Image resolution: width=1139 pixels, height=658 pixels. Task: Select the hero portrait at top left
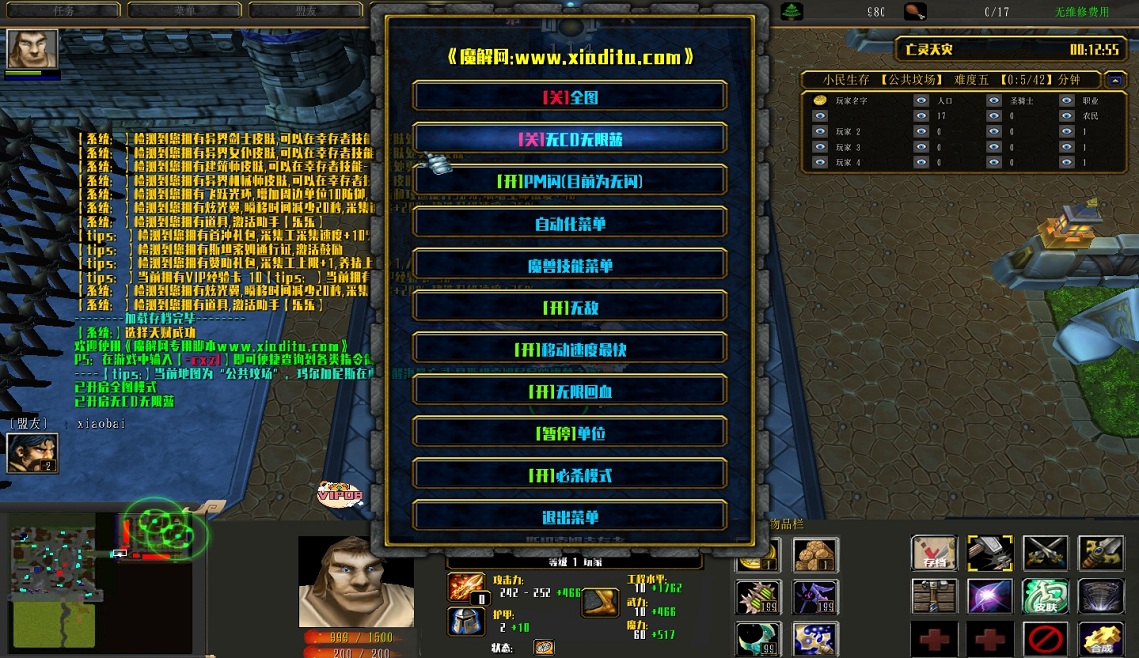coord(32,48)
